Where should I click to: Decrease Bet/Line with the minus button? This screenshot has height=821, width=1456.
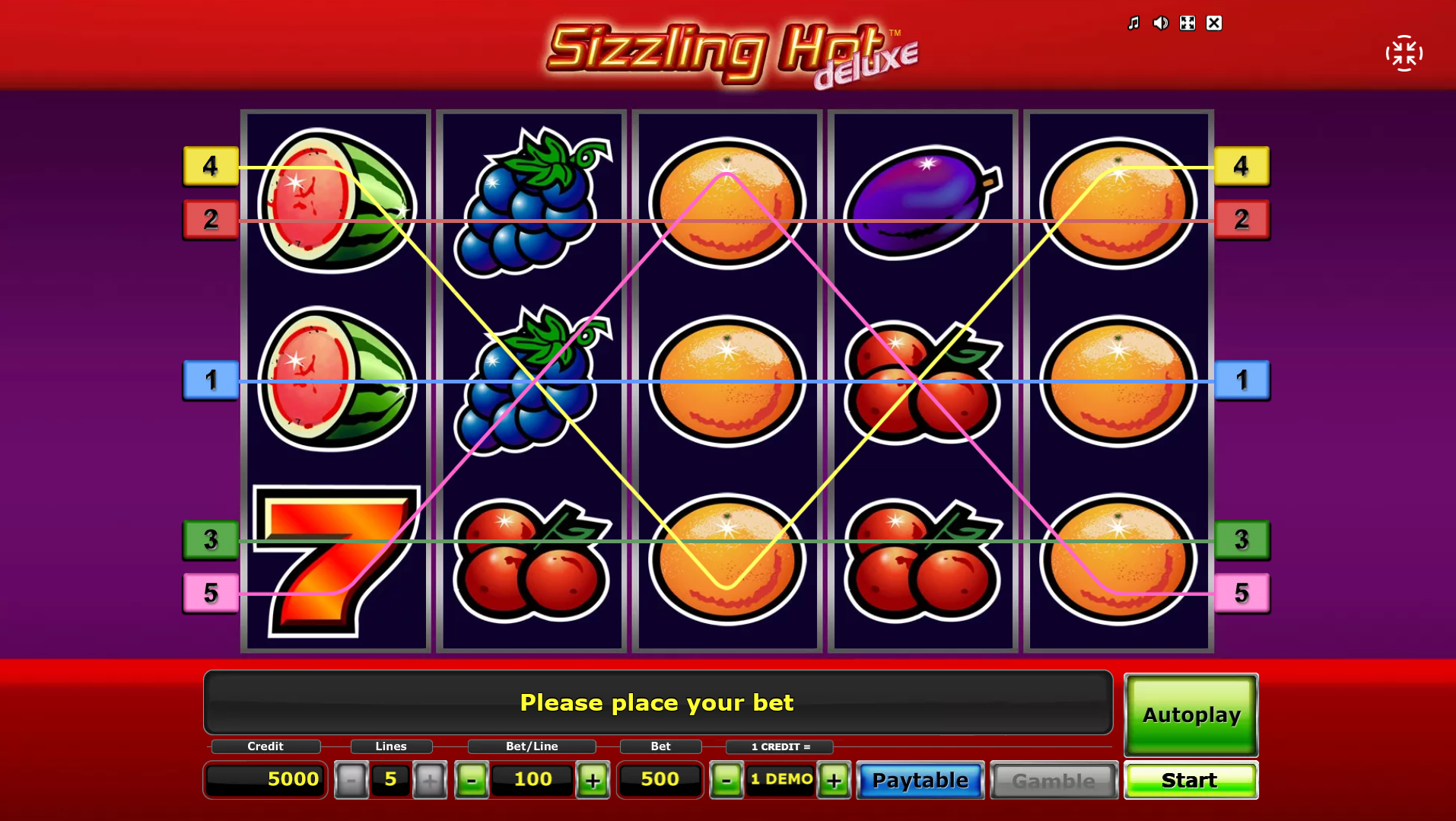(x=472, y=780)
